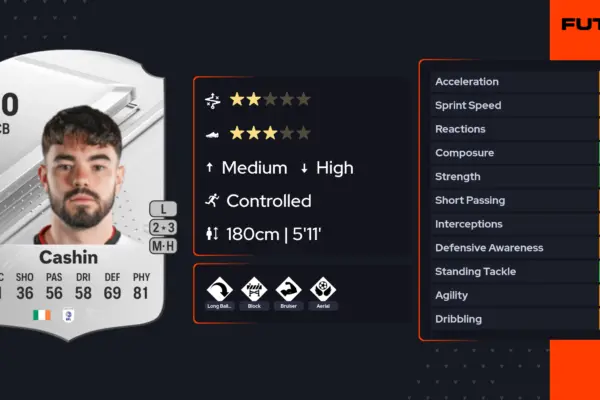The width and height of the screenshot is (600, 400).
Task: Select the Strength attribute row
Action: pyautogui.click(x=510, y=177)
